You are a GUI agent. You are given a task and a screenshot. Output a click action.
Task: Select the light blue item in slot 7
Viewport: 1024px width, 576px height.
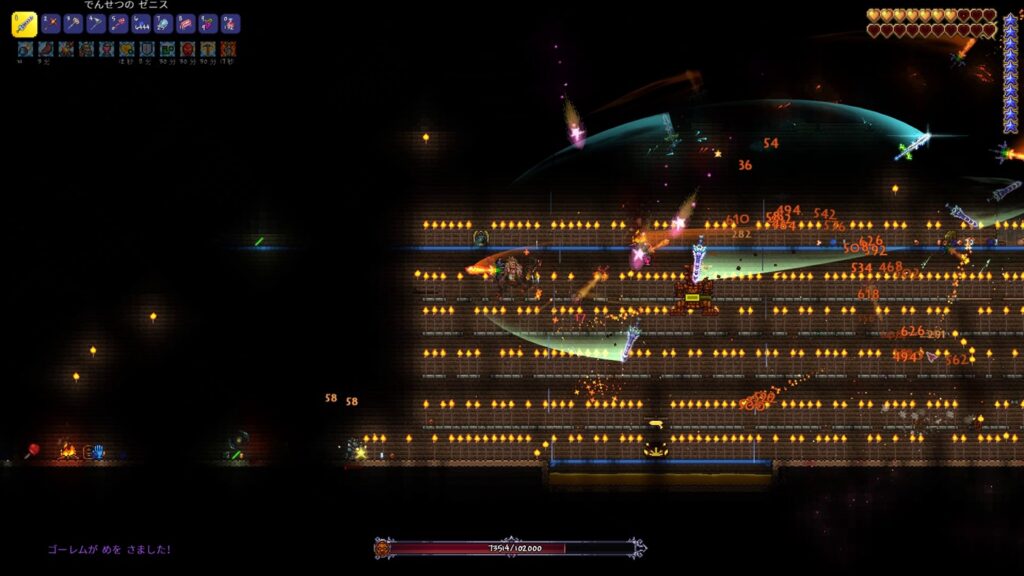(x=163, y=24)
